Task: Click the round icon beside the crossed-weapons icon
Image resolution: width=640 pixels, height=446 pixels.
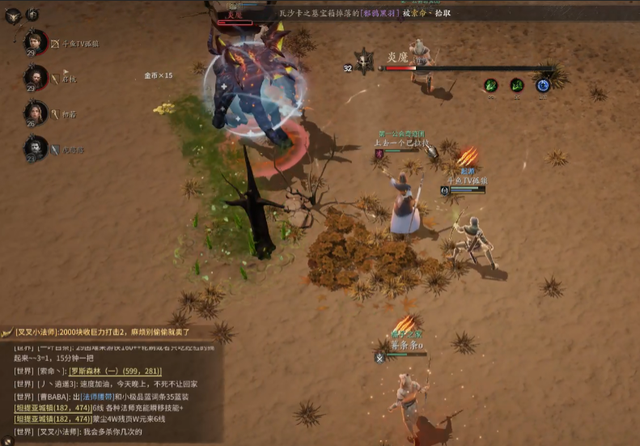Action: click(x=33, y=14)
